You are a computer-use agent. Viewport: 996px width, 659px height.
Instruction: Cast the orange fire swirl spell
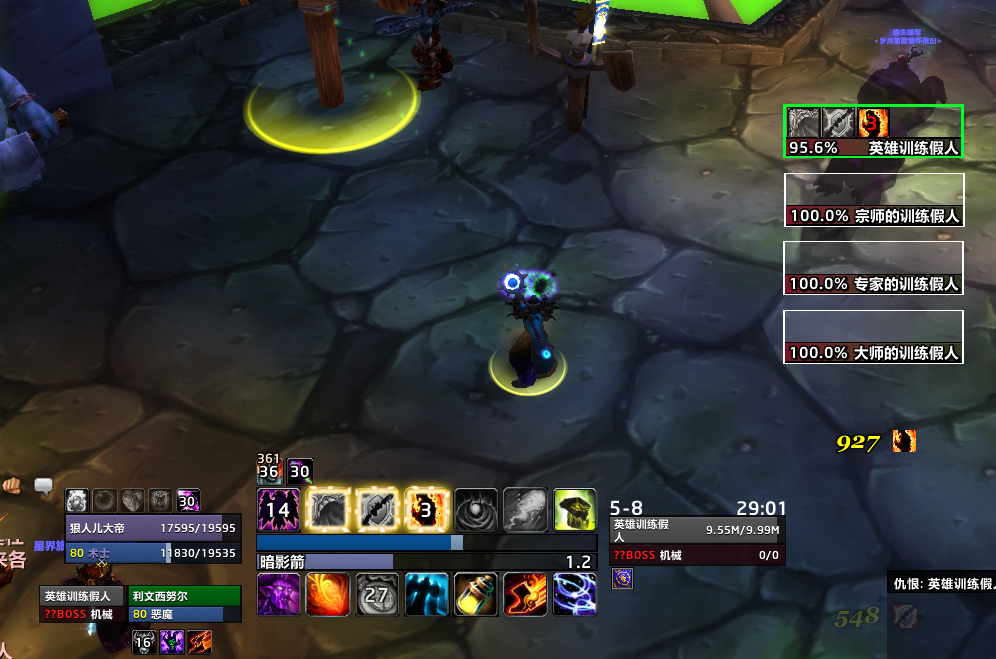tap(327, 594)
